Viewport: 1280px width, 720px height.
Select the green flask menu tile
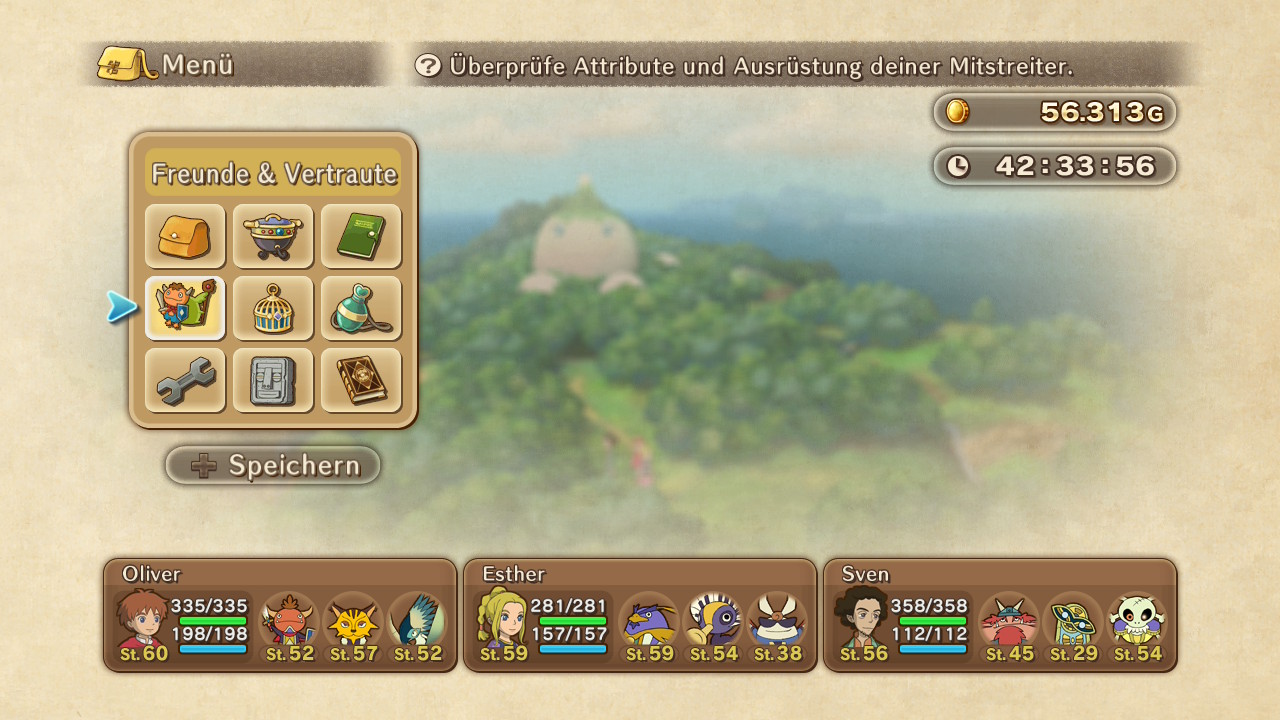coord(361,308)
